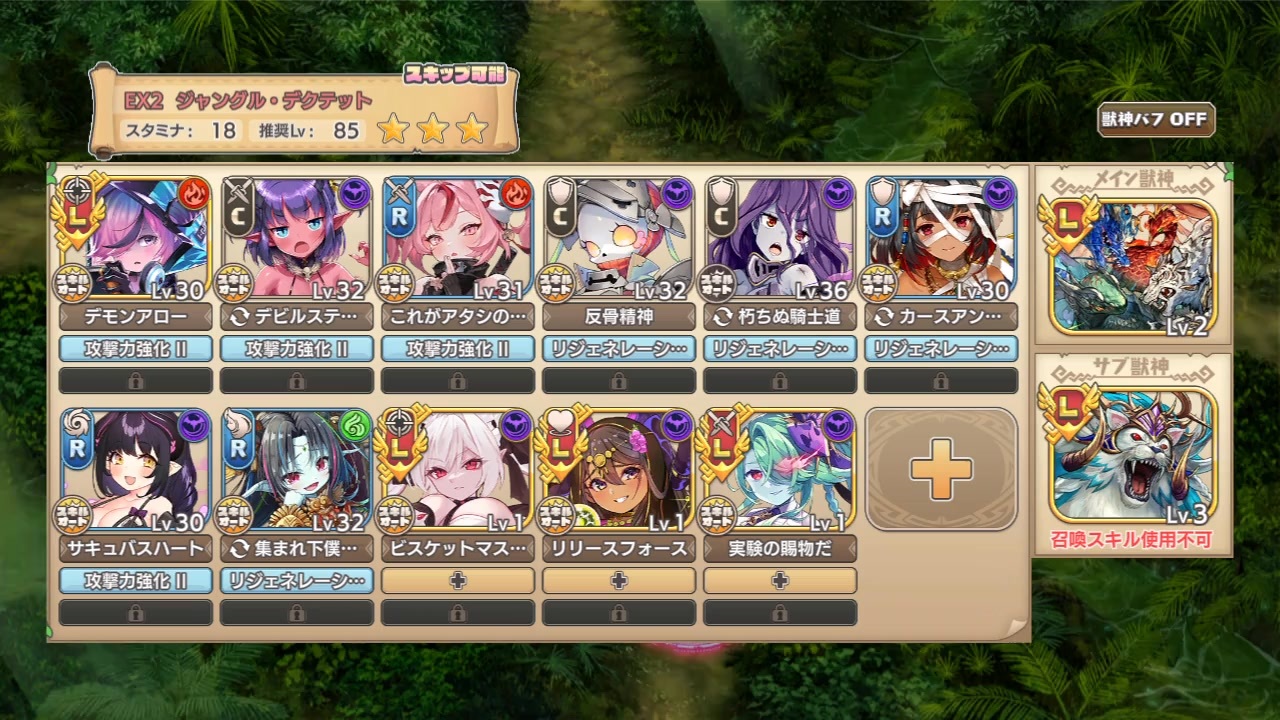Click the plus icon under ビスケットマス card
Viewport: 1280px width, 720px height.
coord(458,580)
